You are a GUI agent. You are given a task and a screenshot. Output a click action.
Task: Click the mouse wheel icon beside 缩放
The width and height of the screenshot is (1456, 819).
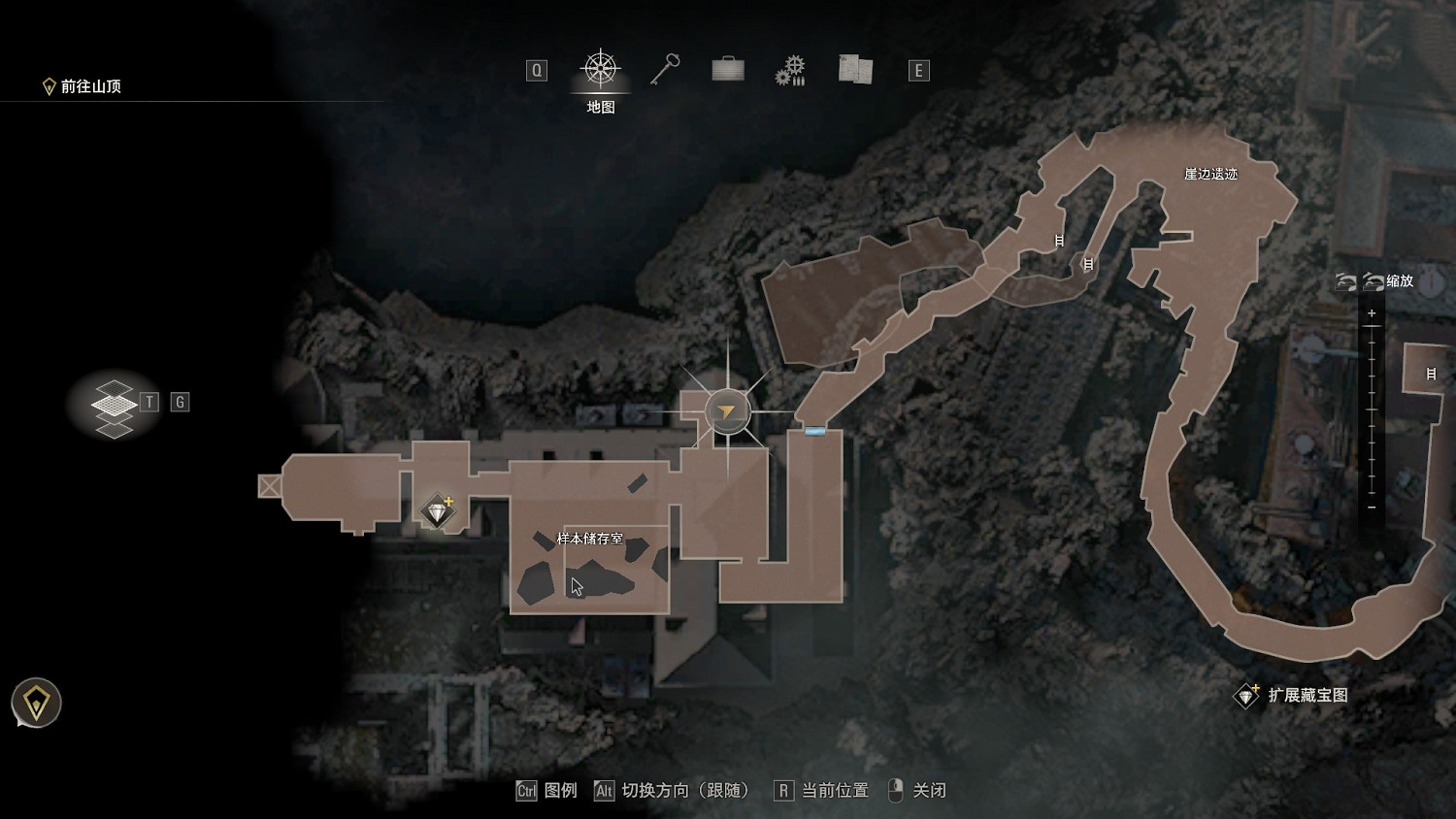1373,282
